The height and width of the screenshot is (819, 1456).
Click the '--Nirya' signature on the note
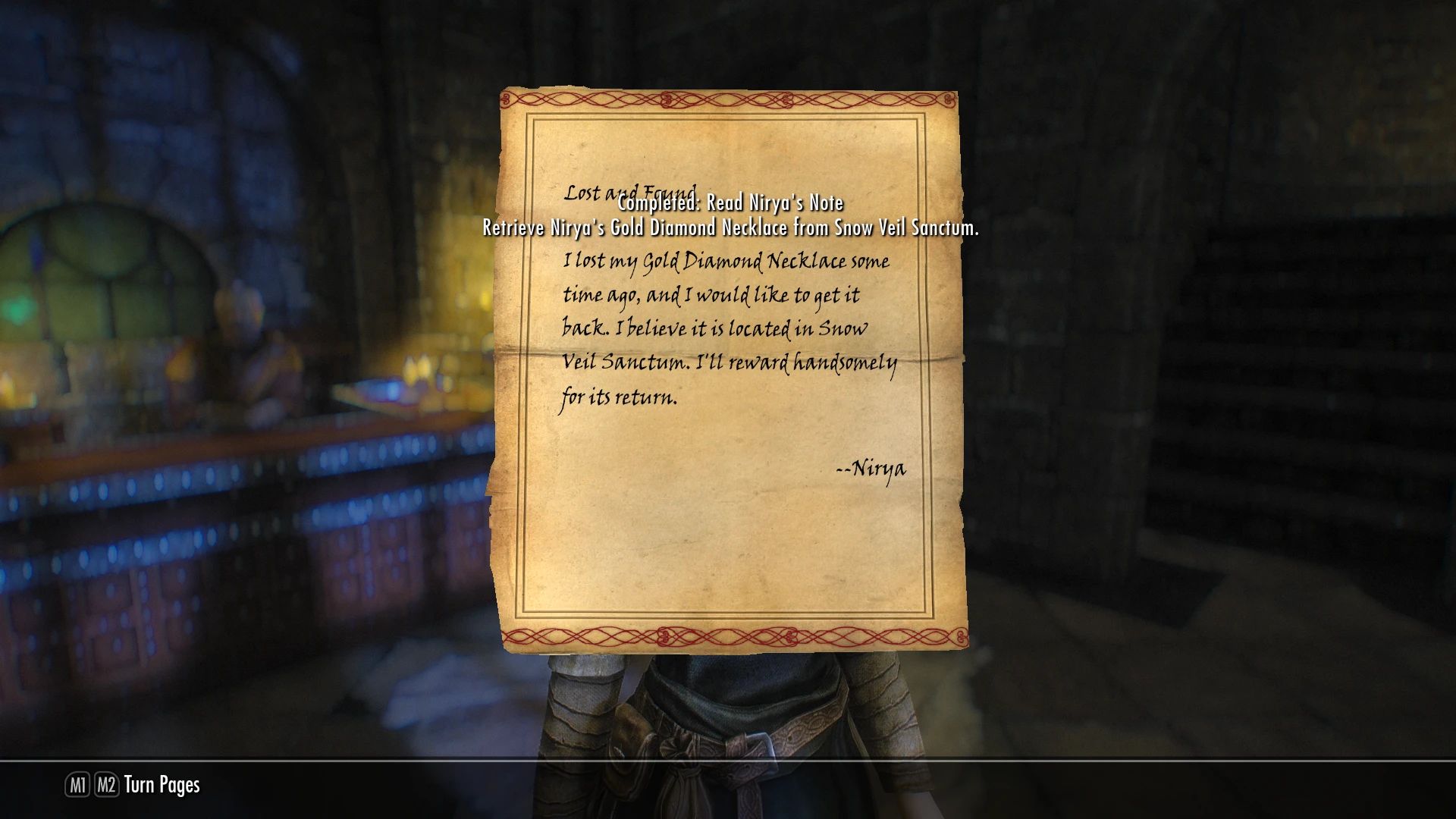tap(869, 469)
